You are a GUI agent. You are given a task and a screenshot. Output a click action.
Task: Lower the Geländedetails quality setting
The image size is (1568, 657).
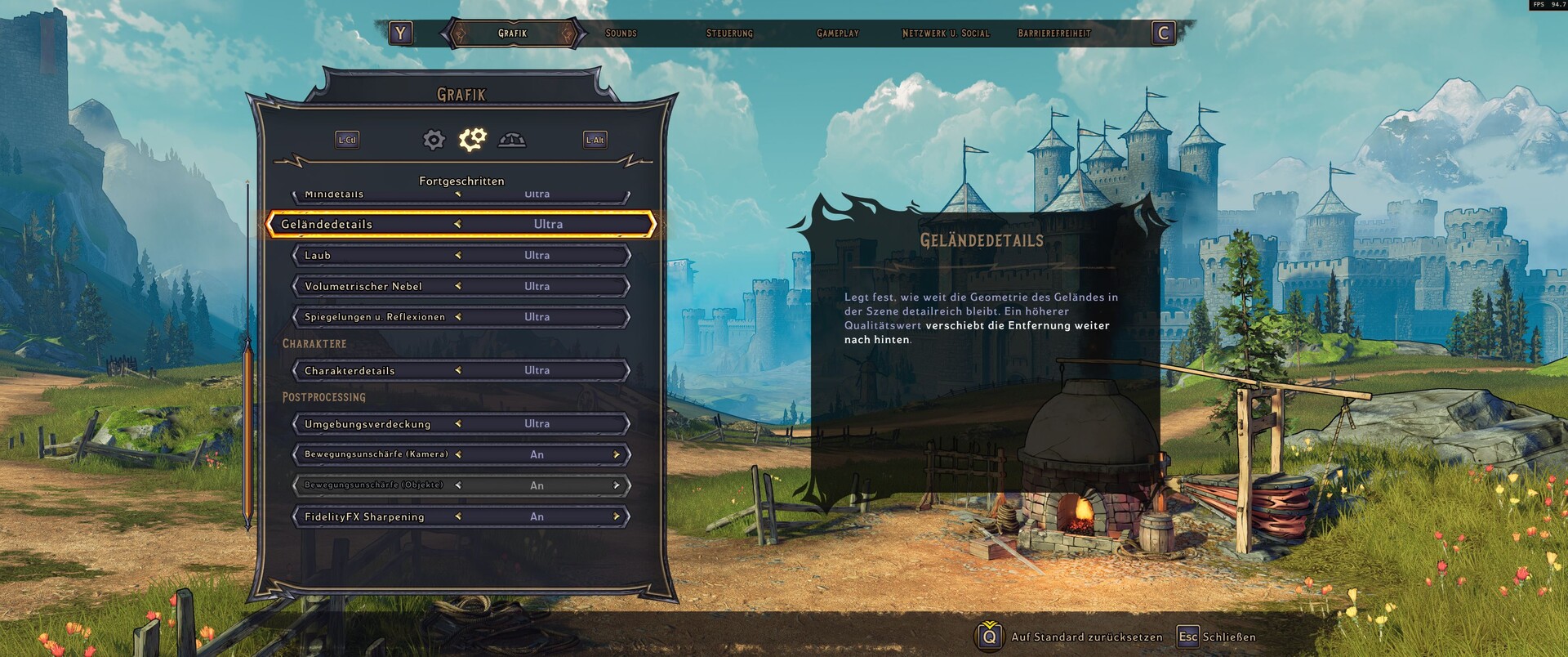458,224
